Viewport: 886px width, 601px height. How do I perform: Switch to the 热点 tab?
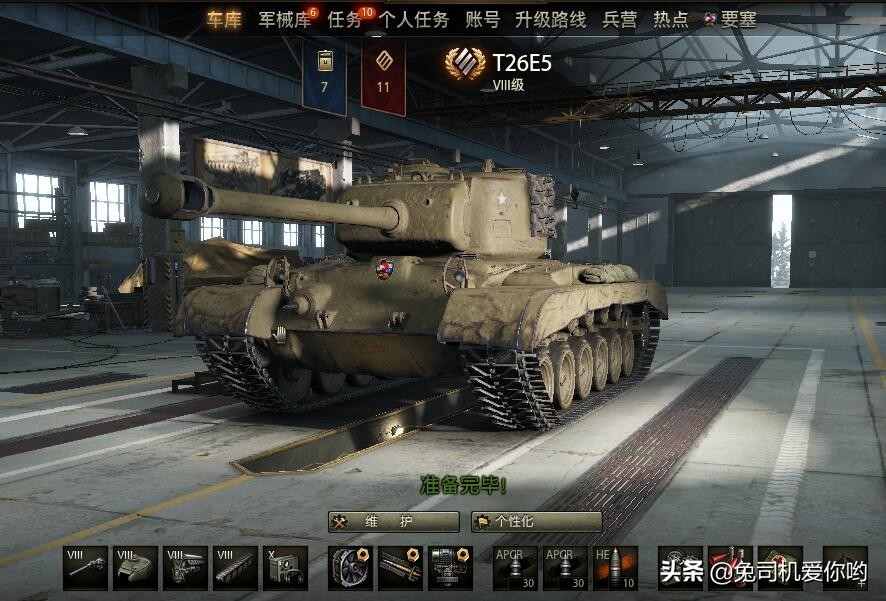click(670, 20)
